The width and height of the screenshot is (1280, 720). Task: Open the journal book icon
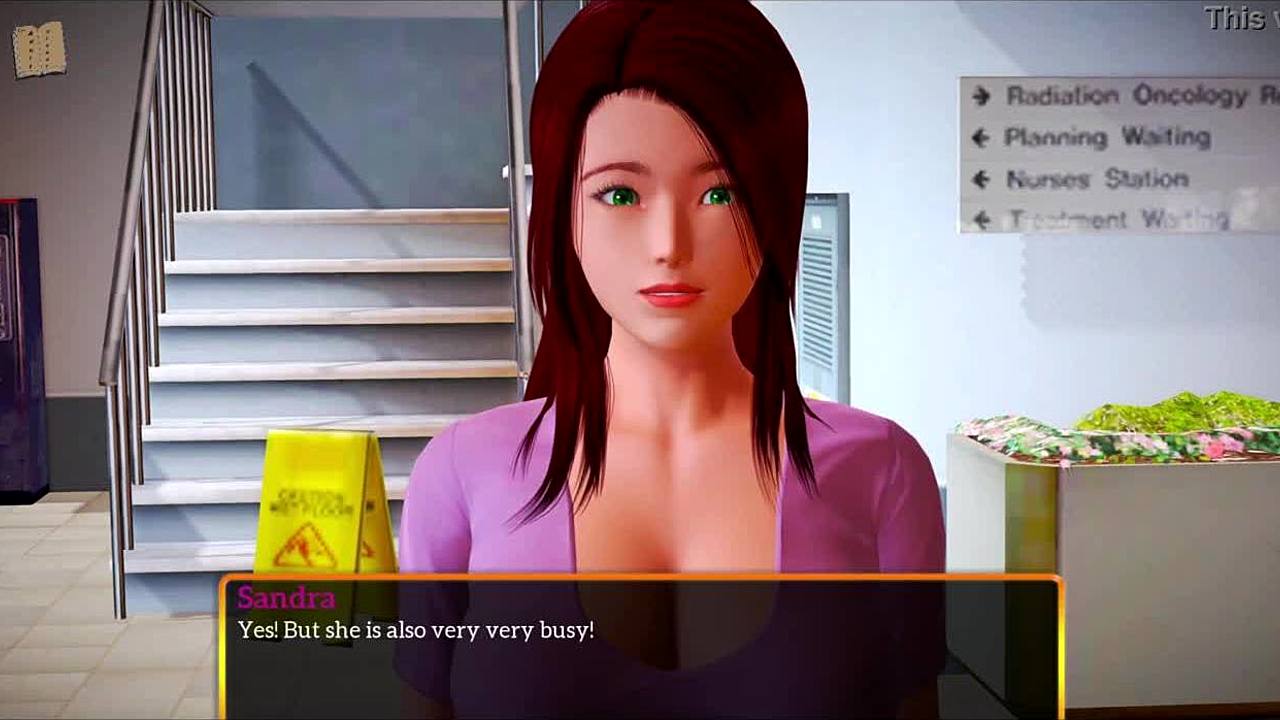[x=39, y=49]
